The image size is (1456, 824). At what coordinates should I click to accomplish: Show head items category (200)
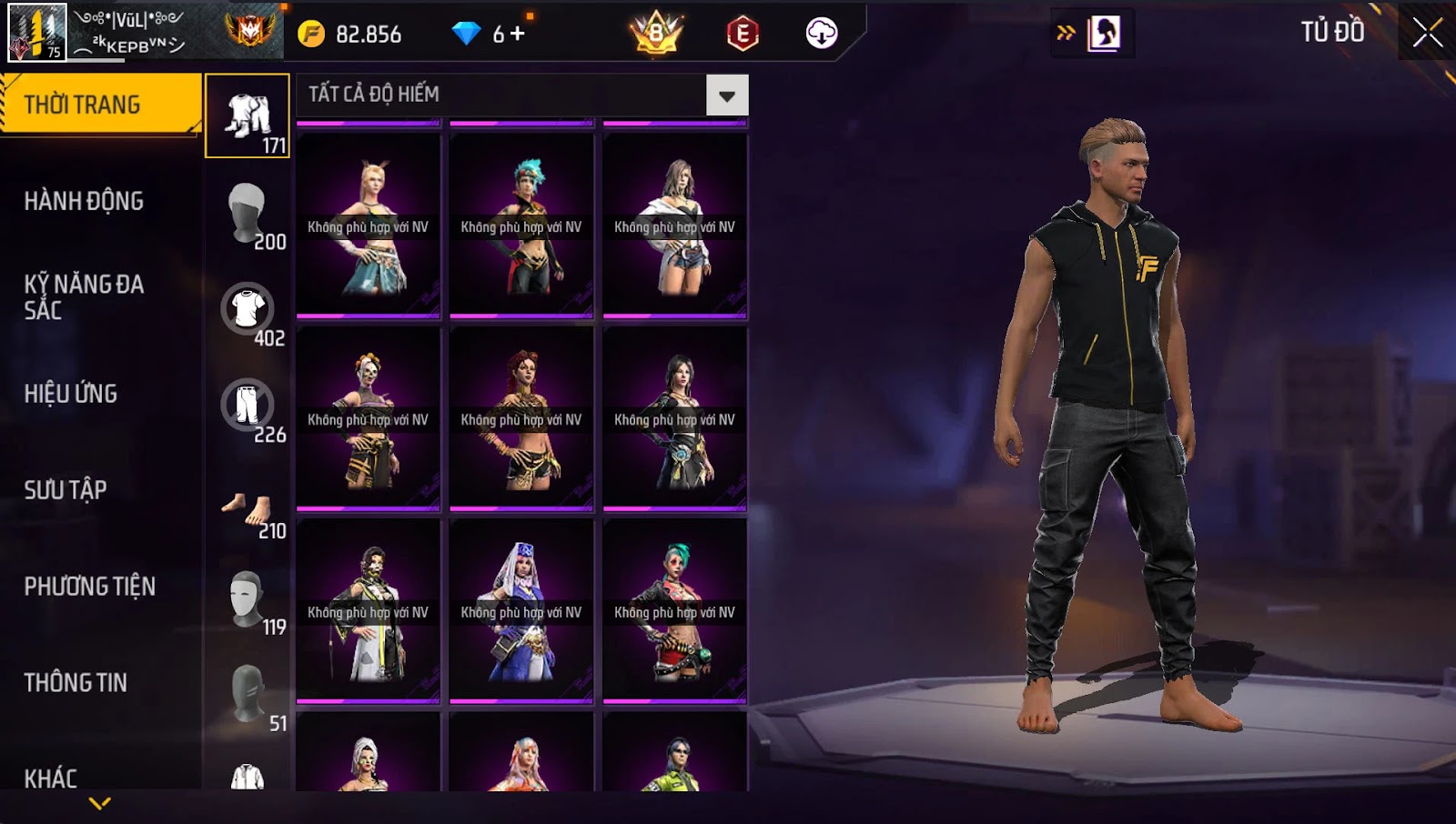click(248, 213)
